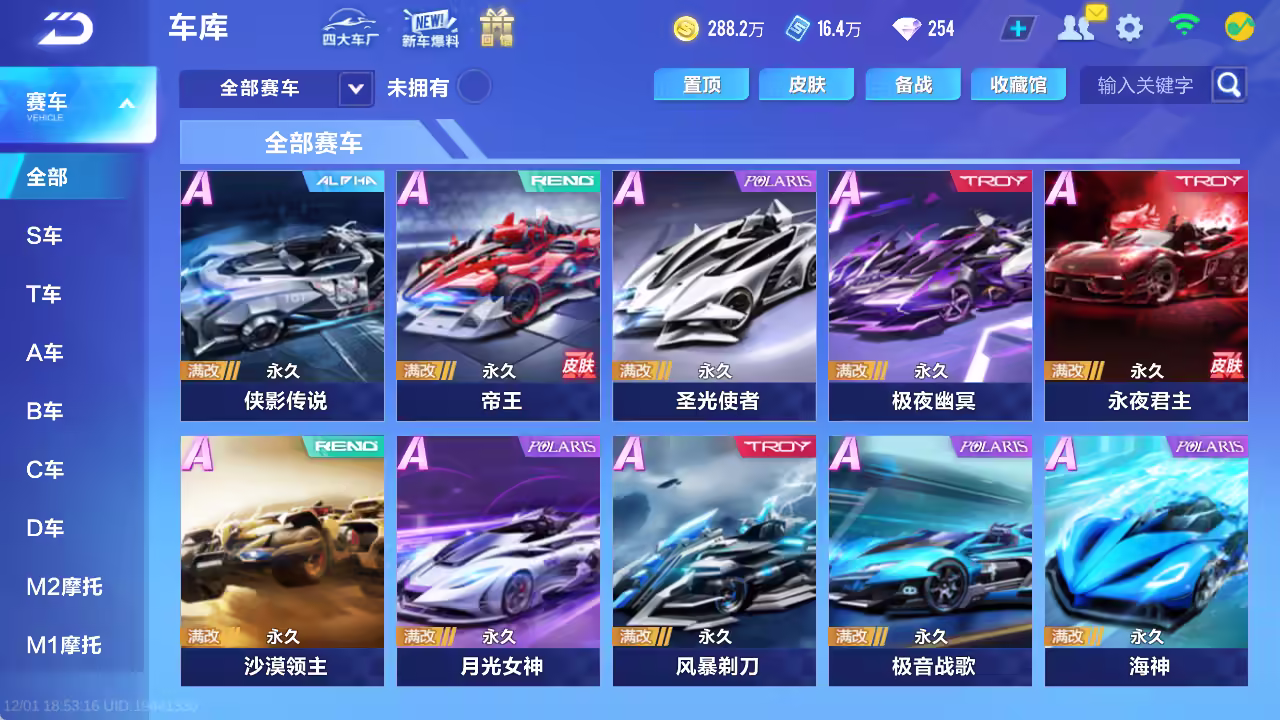Click the magnifying glass search button
Screen dimensions: 1280x720
tap(1229, 85)
